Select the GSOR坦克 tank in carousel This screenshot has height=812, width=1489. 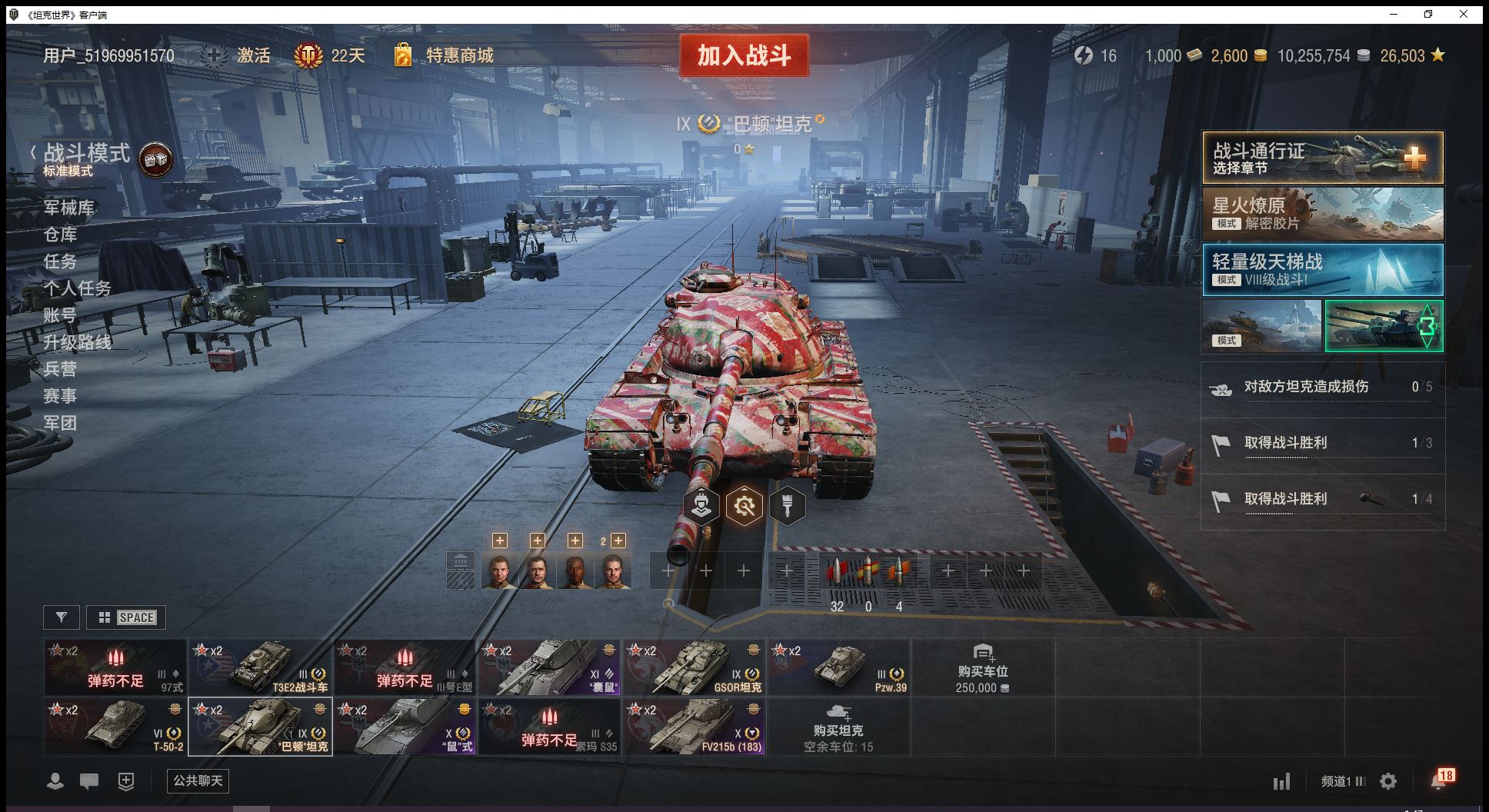[x=694, y=667]
